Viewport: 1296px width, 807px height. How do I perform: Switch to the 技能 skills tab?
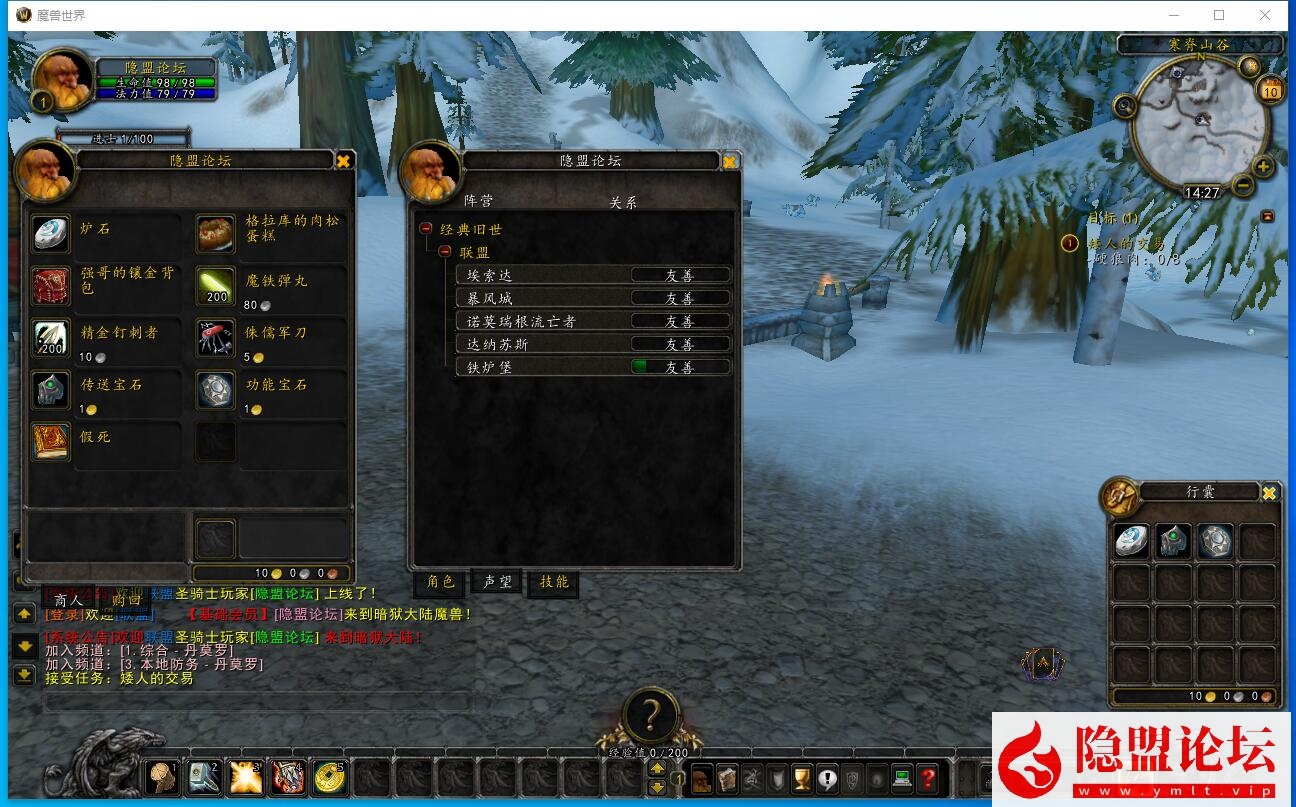553,582
